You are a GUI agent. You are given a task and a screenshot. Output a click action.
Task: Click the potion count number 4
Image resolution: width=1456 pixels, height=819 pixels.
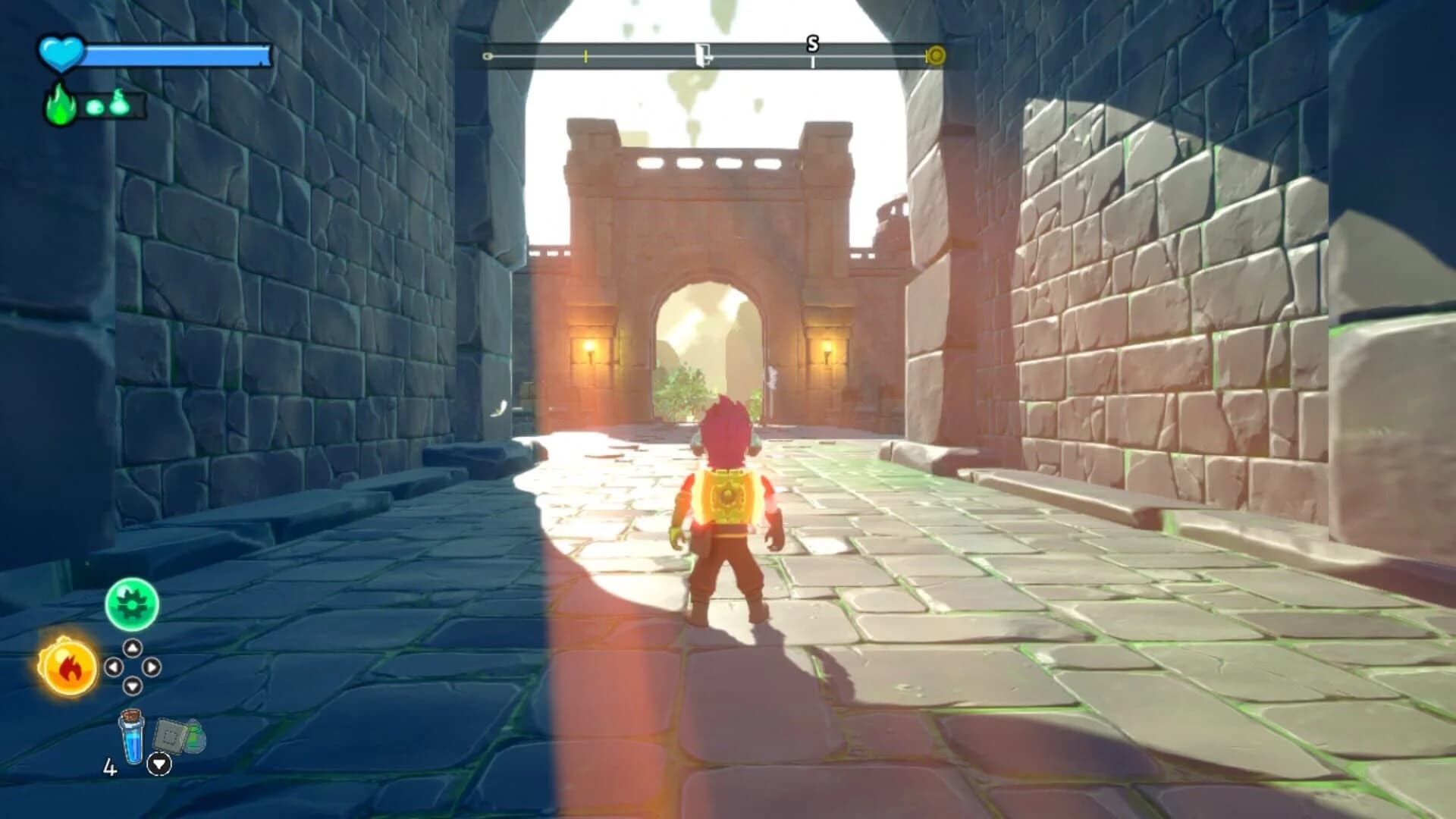111,766
